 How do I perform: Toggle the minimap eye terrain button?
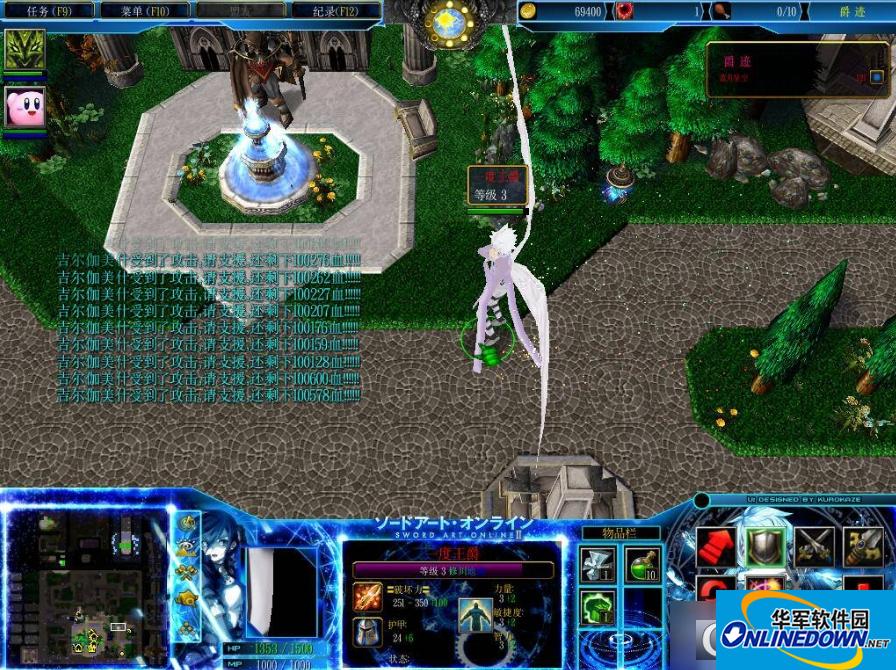pos(186,548)
